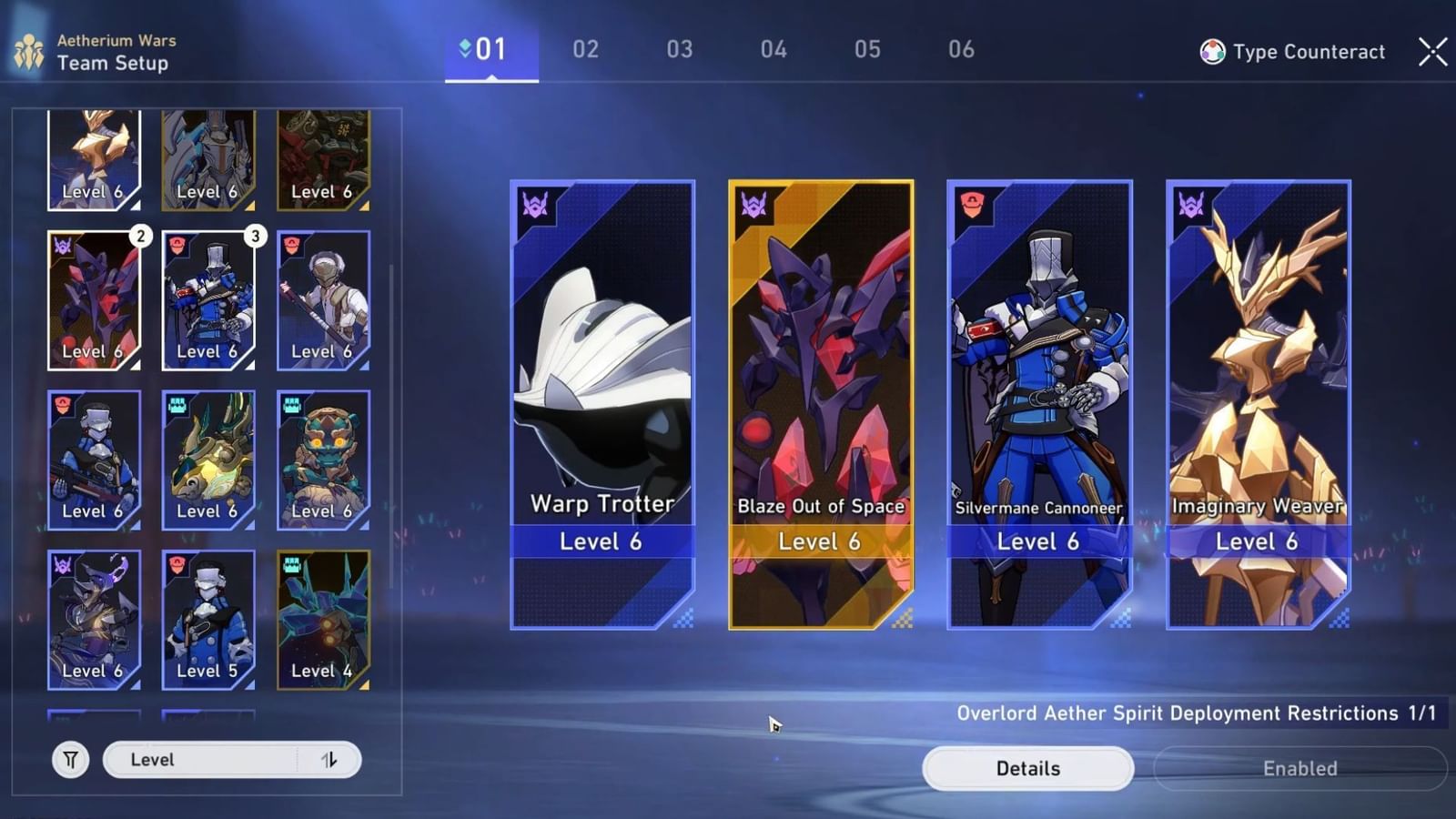This screenshot has width=1456, height=819.
Task: Click the Team Setup emblem icon
Action: point(30,50)
